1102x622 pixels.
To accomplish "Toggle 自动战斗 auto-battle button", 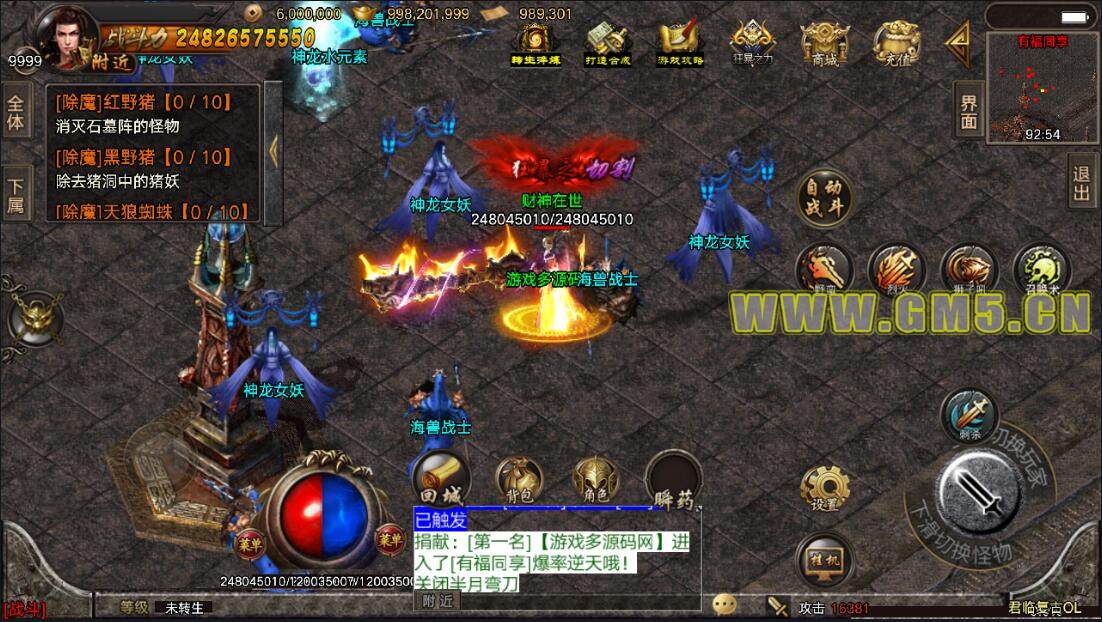I will (825, 196).
